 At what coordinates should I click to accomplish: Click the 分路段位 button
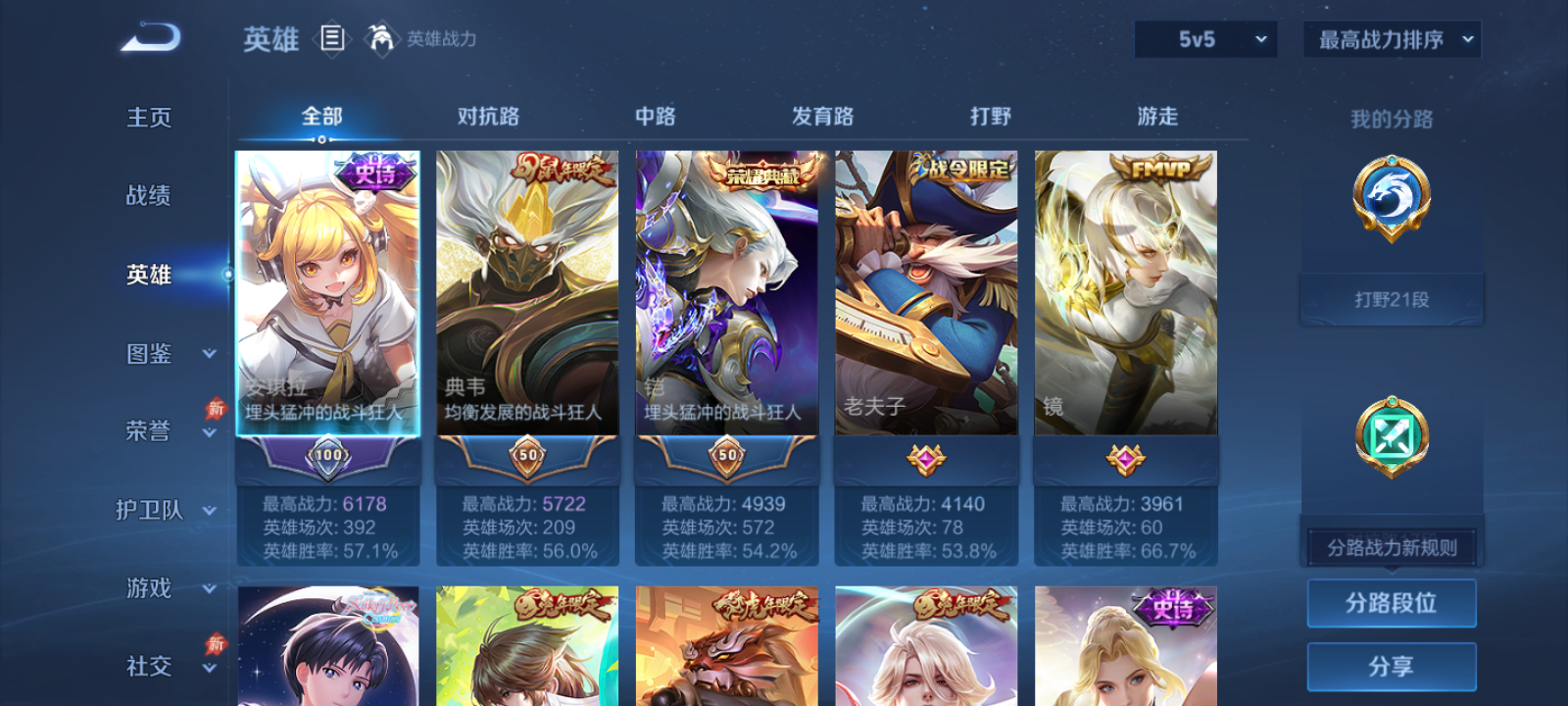tap(1392, 603)
